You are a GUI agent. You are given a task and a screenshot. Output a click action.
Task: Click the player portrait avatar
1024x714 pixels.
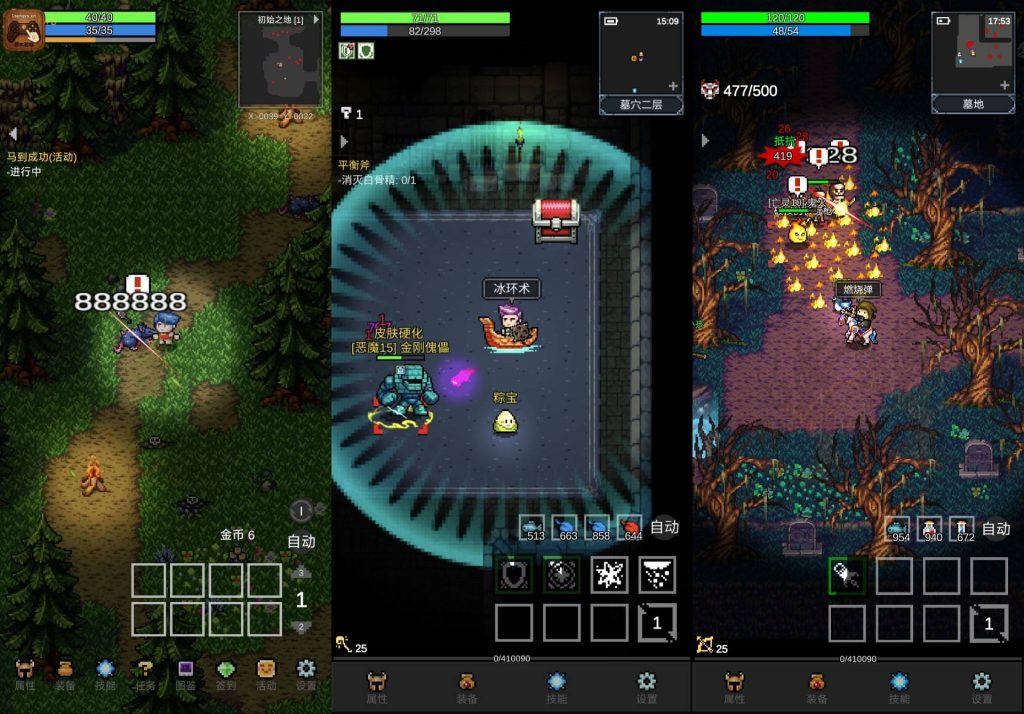[23, 30]
